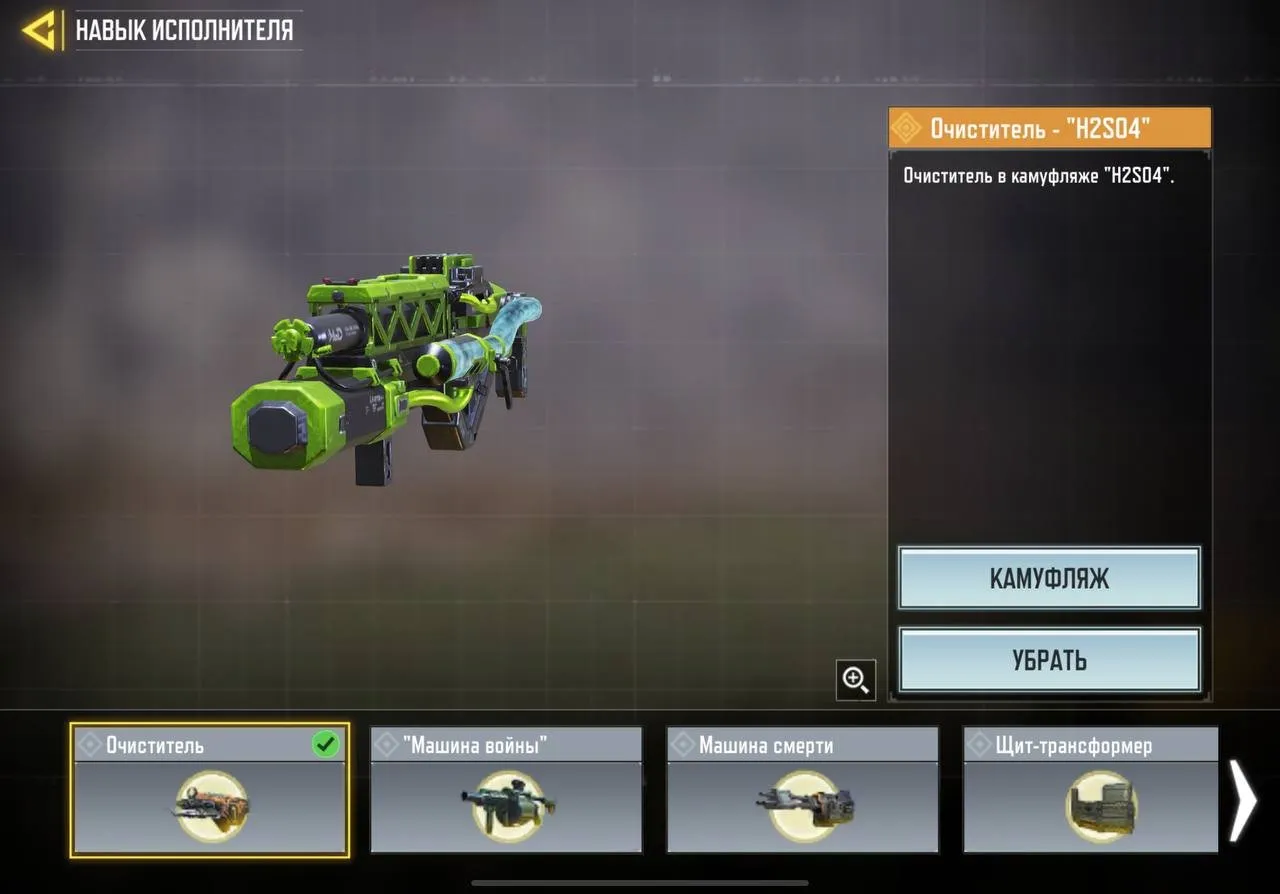Tap the magnifier icon to inspect the weapon

(x=855, y=679)
